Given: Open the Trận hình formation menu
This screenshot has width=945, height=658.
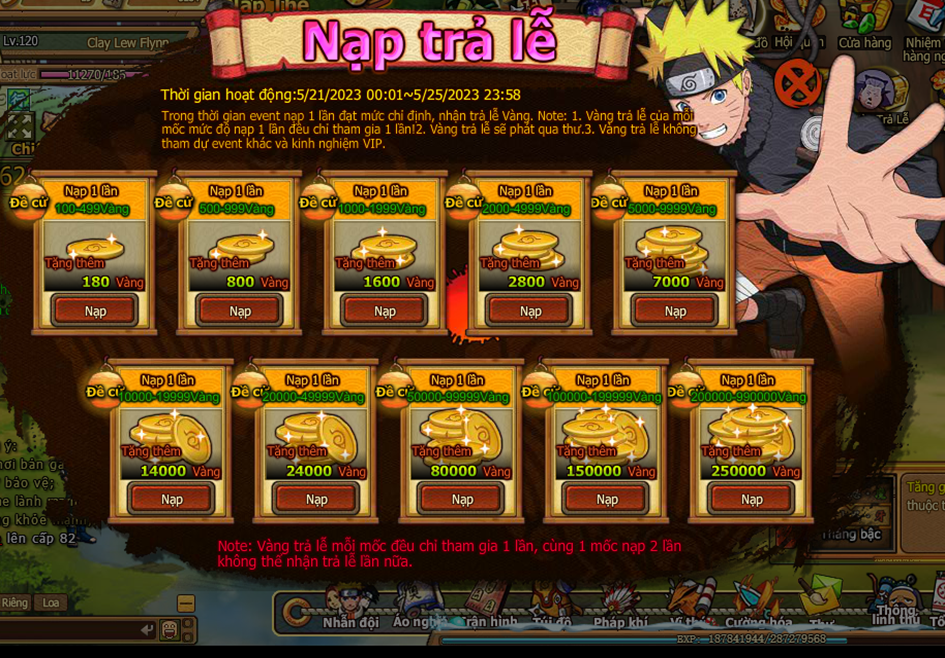Looking at the screenshot, I should (488, 608).
